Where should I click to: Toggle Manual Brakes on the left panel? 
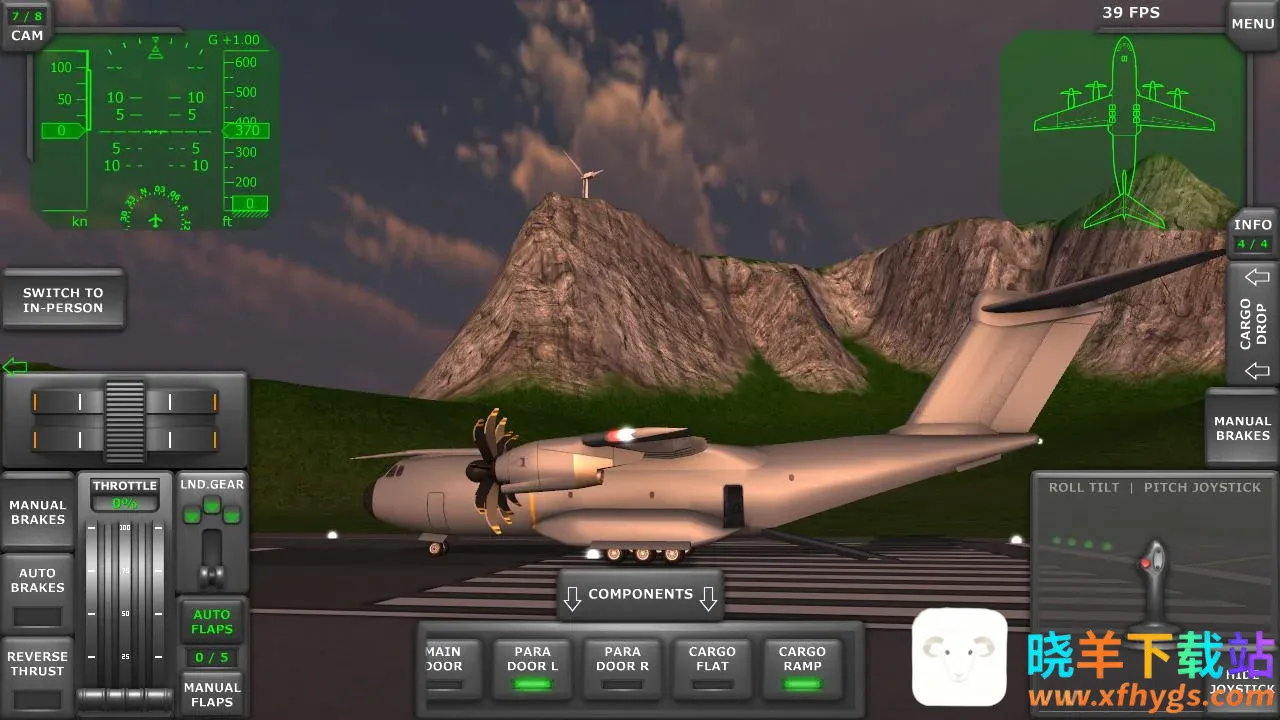coord(38,512)
